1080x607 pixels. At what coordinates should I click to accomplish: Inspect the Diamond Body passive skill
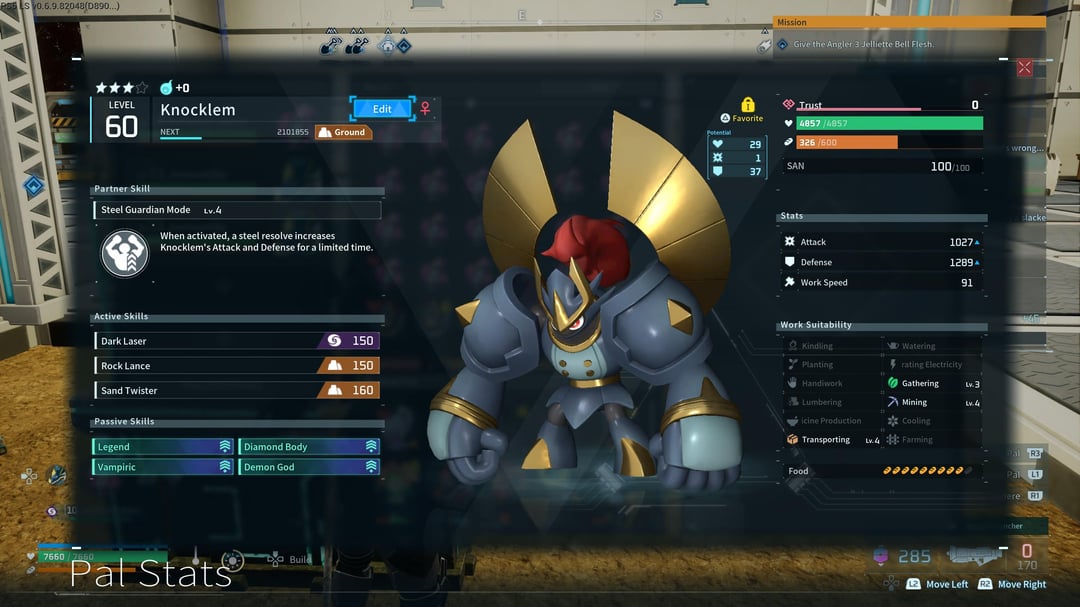[309, 447]
